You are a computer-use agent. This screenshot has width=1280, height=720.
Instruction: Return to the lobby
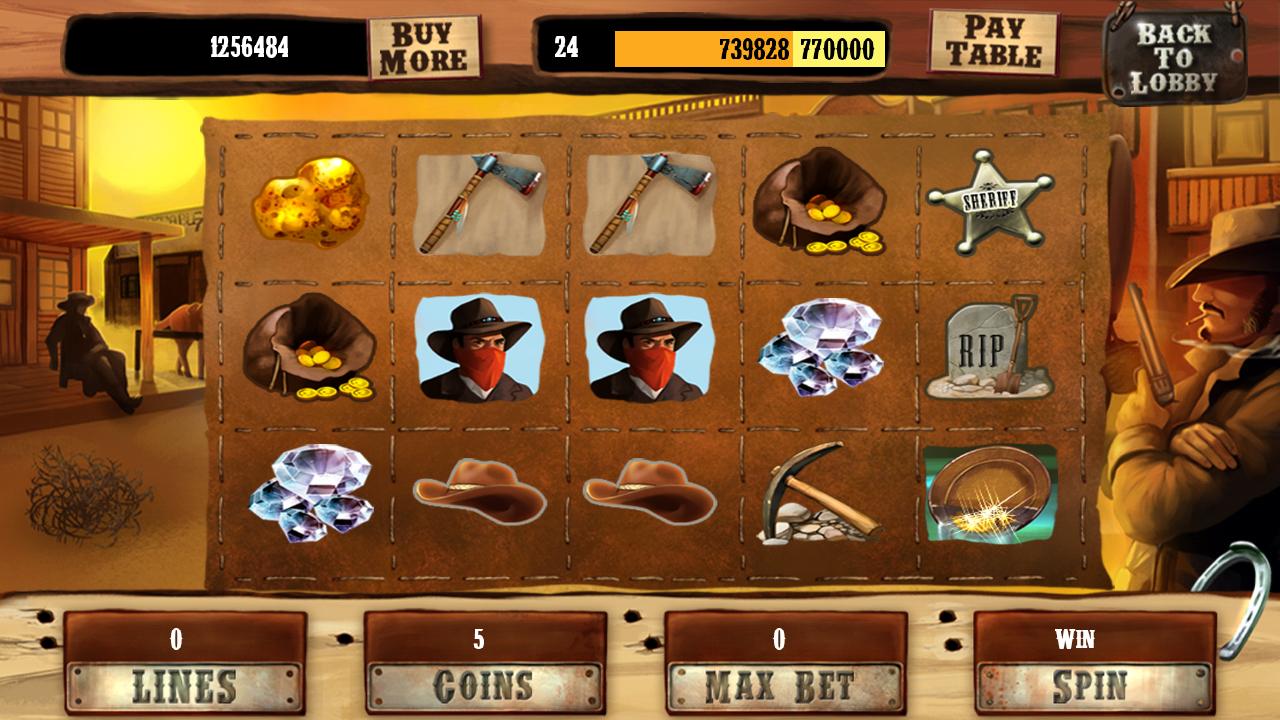pyautogui.click(x=1176, y=55)
